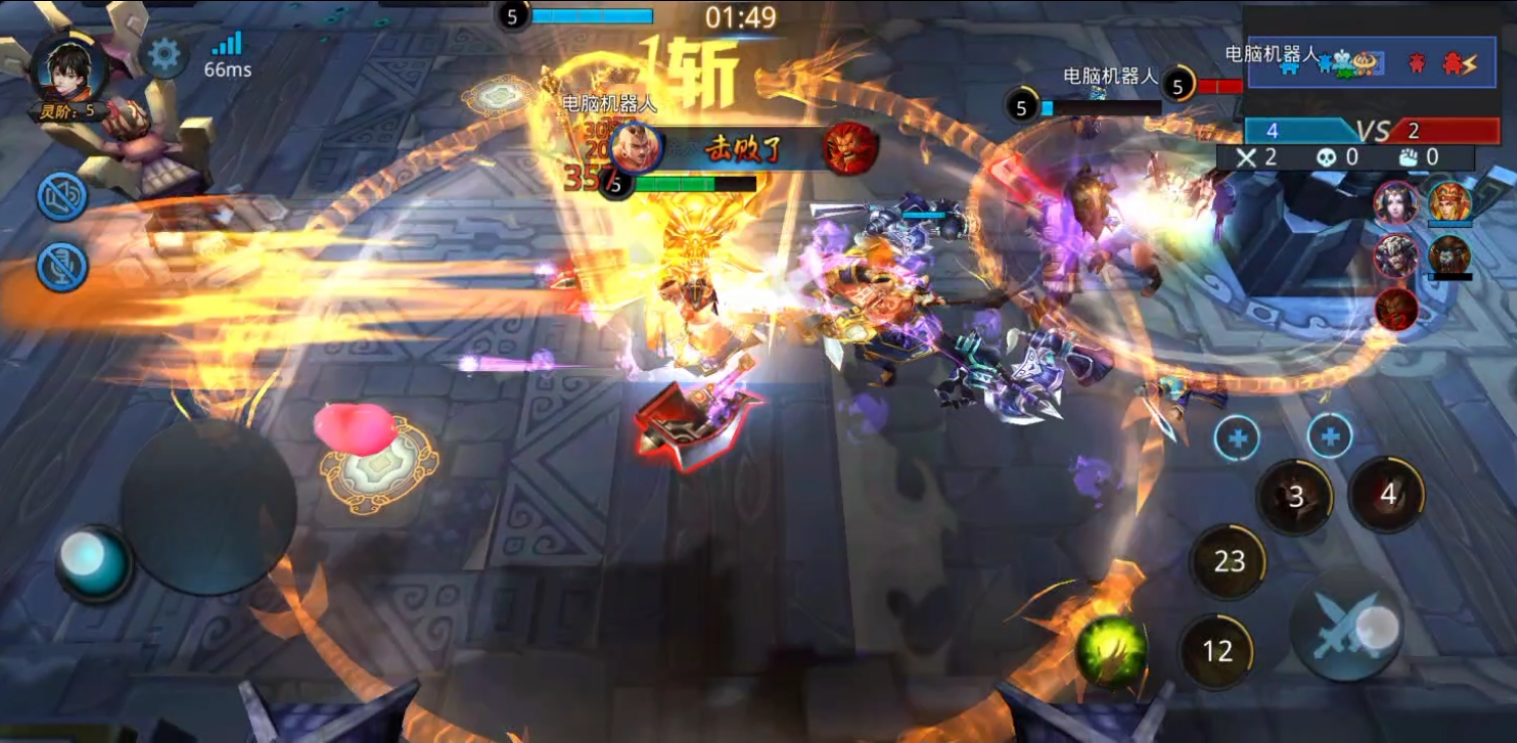Activate the skill with 4 second cooldown
This screenshot has height=743, width=1517.
(1387, 493)
